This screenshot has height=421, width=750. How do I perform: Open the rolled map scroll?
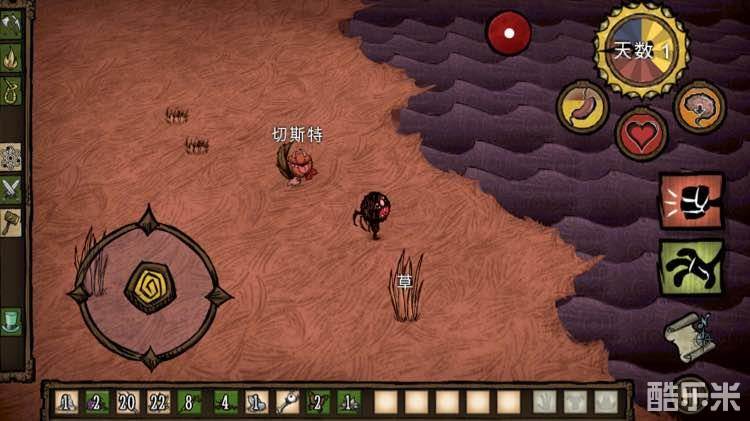tap(688, 333)
